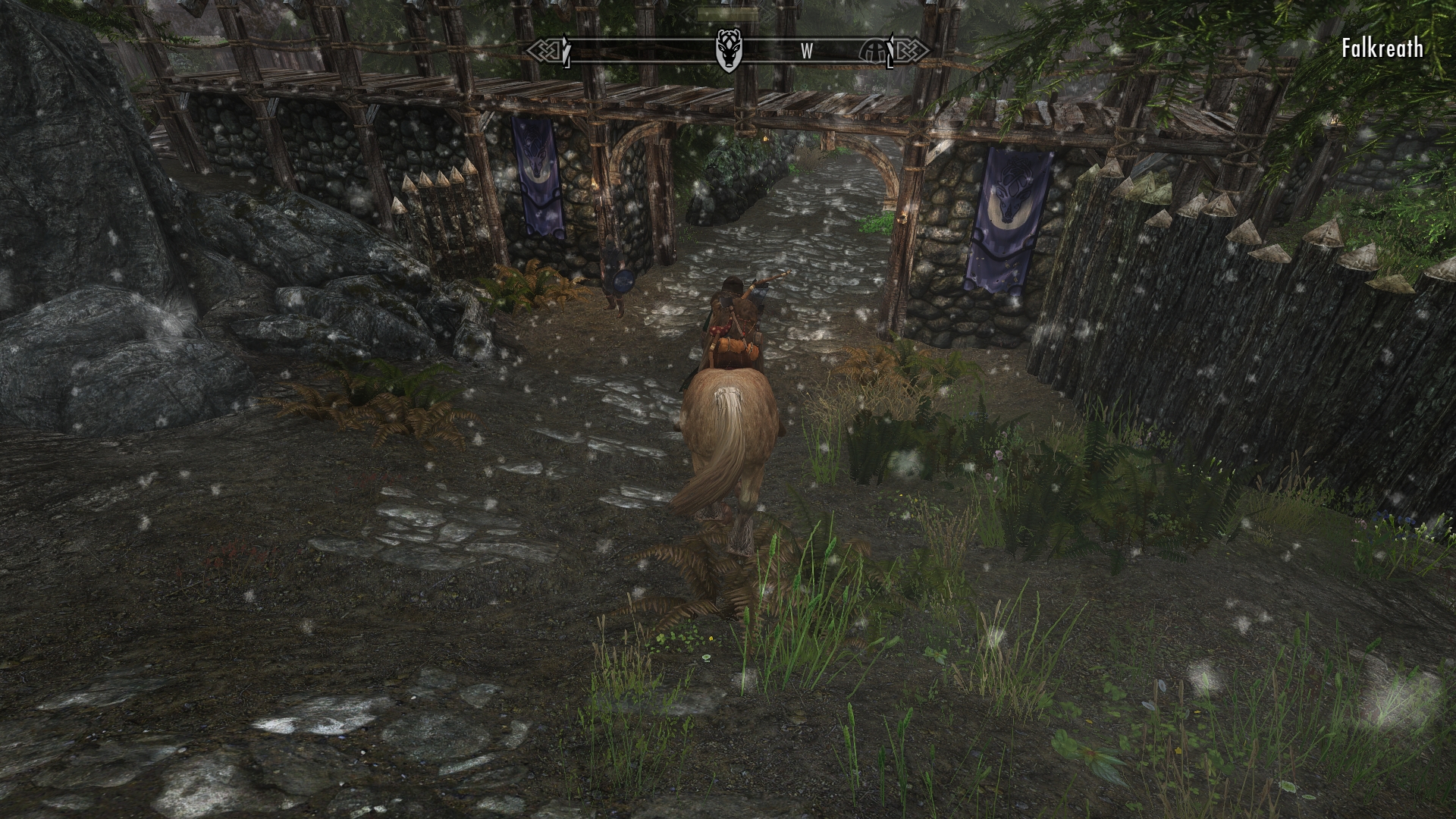Click the Falkreath stag shield compass marker
The image size is (1456, 819).
click(729, 49)
